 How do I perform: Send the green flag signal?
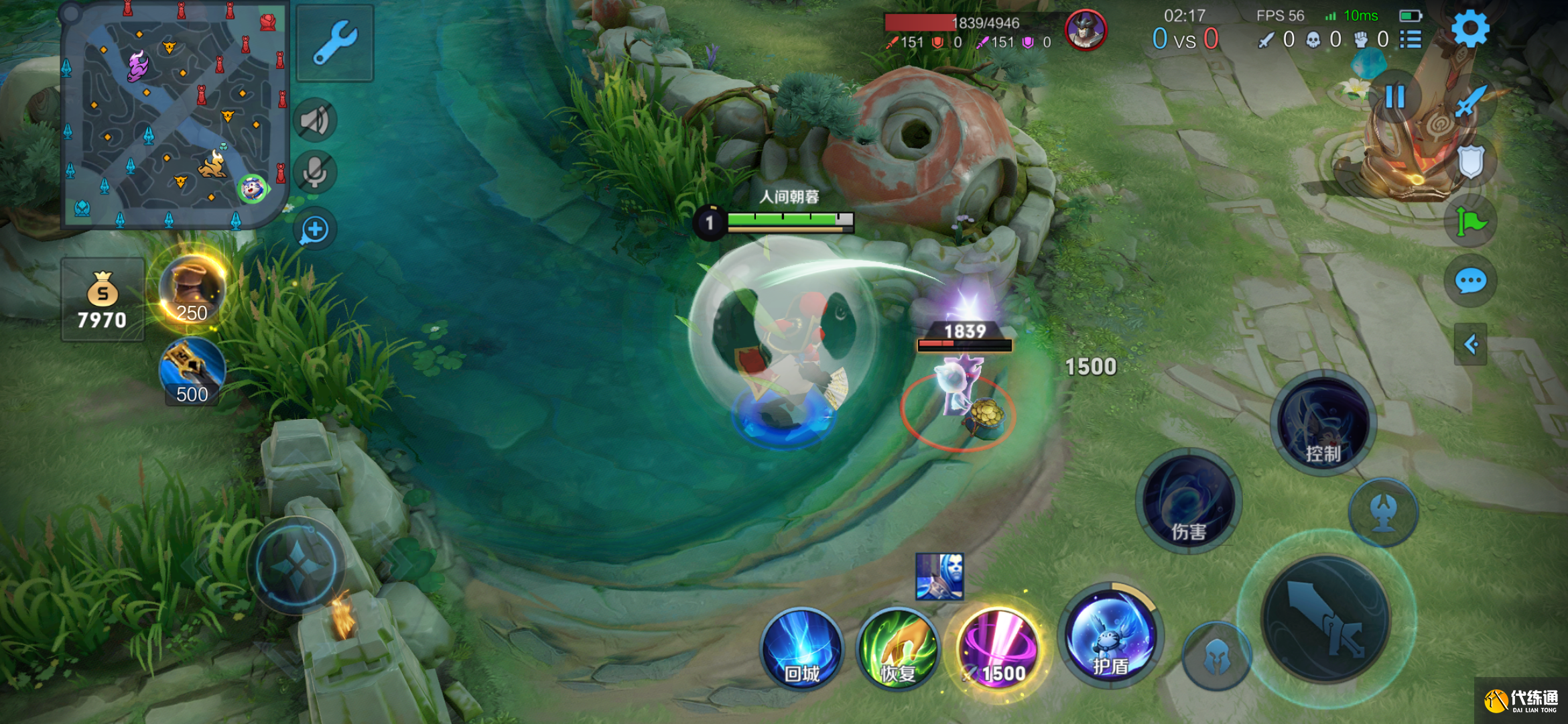[1471, 222]
